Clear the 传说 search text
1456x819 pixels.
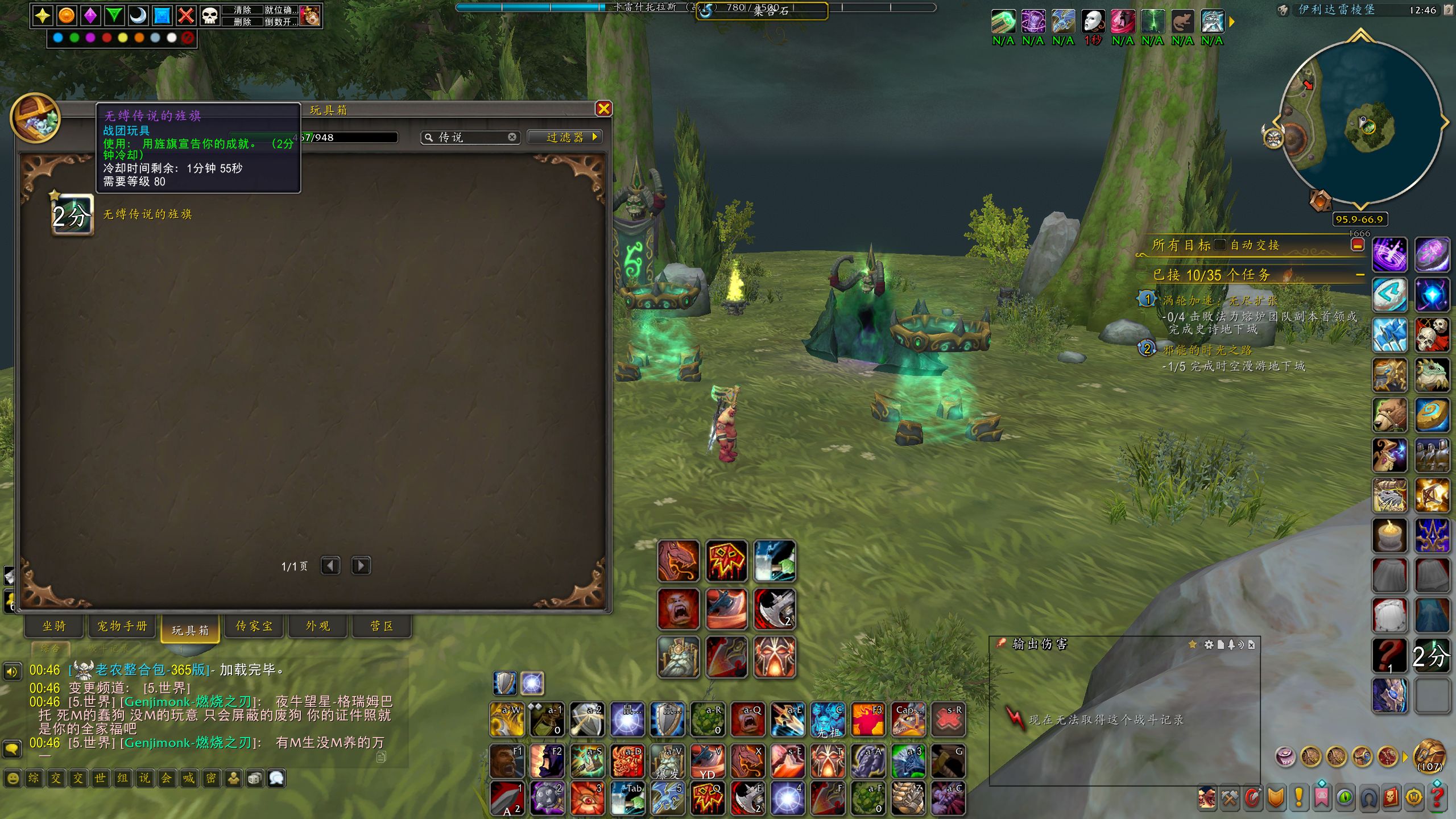[x=512, y=137]
